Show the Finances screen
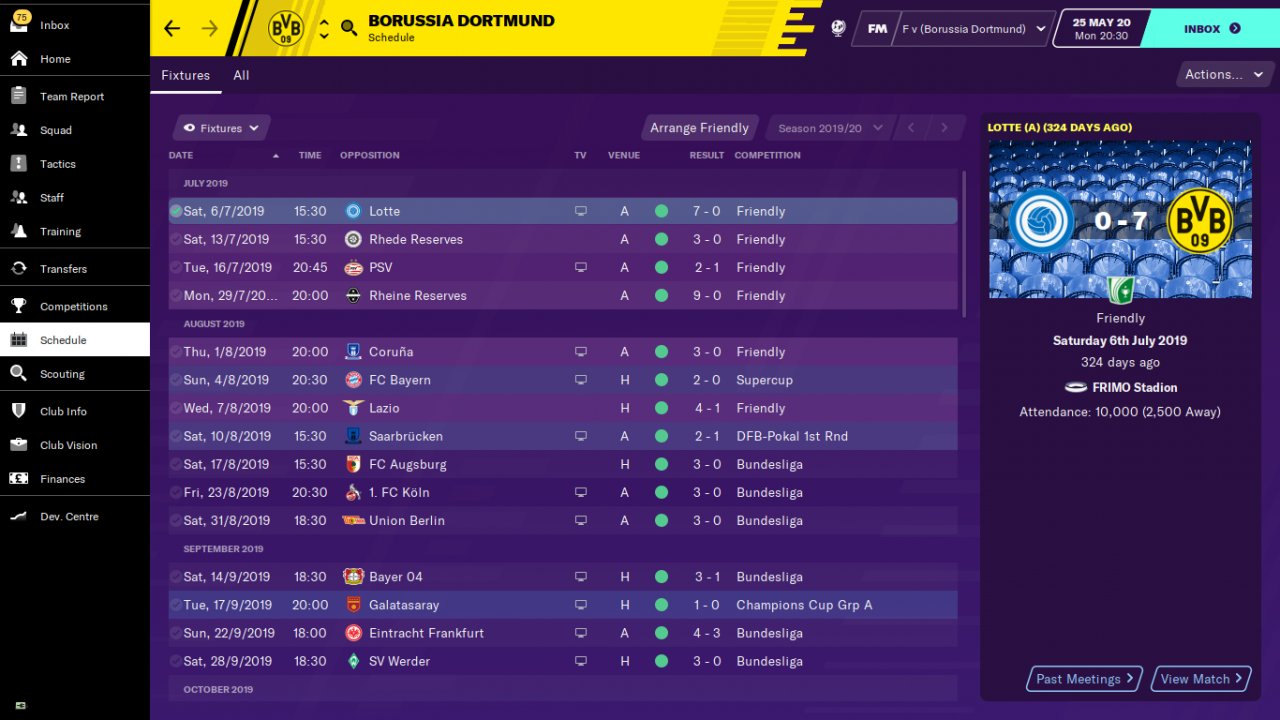 coord(62,479)
